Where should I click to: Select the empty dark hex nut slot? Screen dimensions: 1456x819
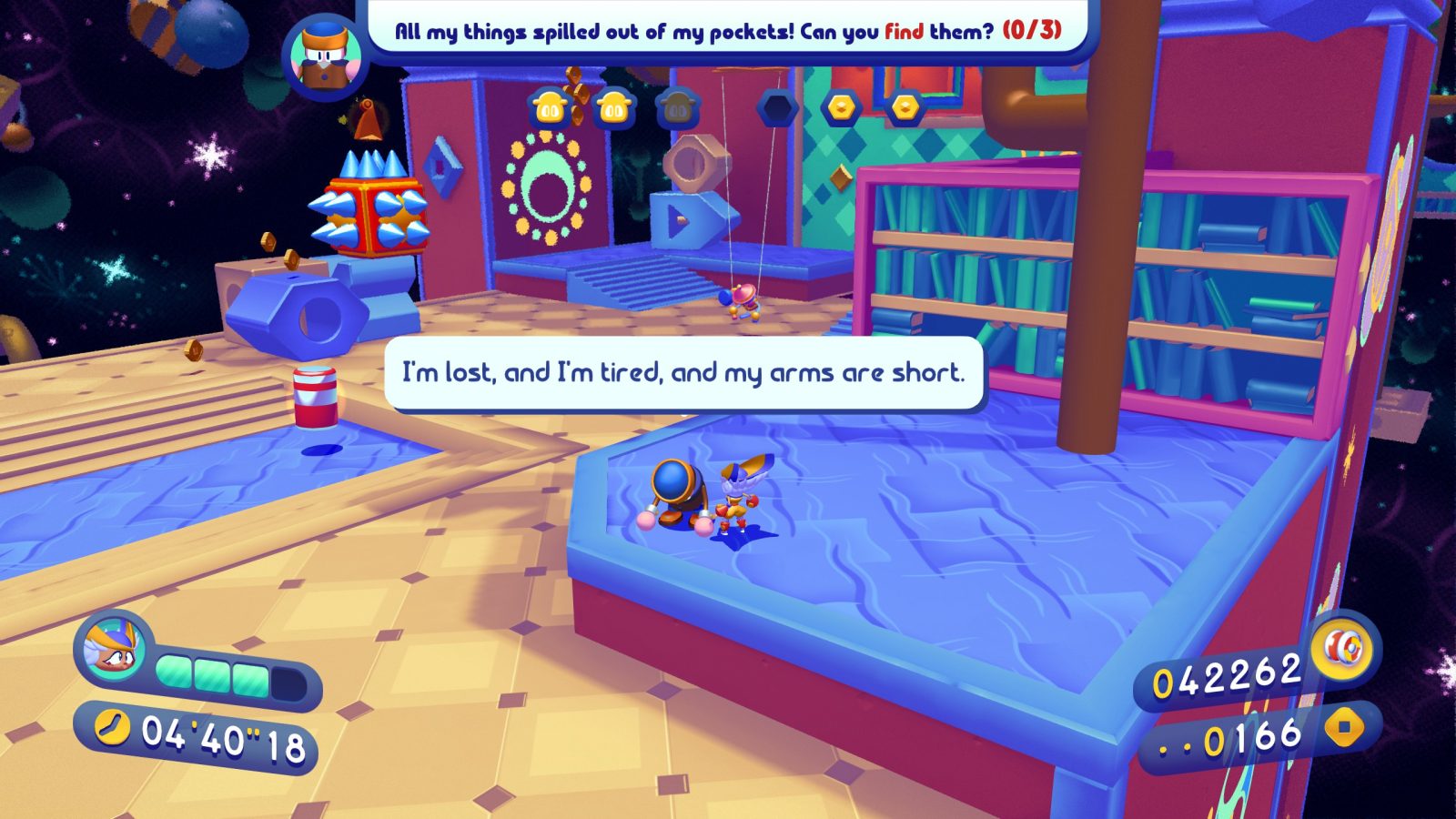pos(777,109)
